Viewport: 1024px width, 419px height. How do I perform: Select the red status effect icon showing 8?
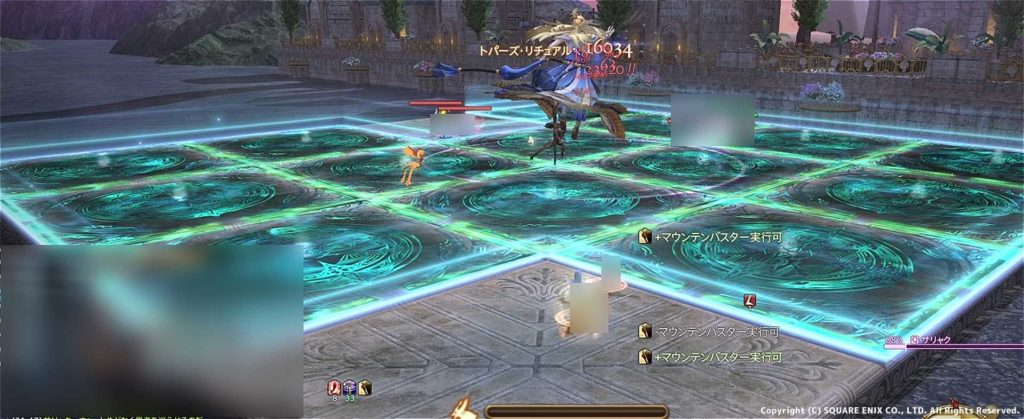pyautogui.click(x=335, y=387)
